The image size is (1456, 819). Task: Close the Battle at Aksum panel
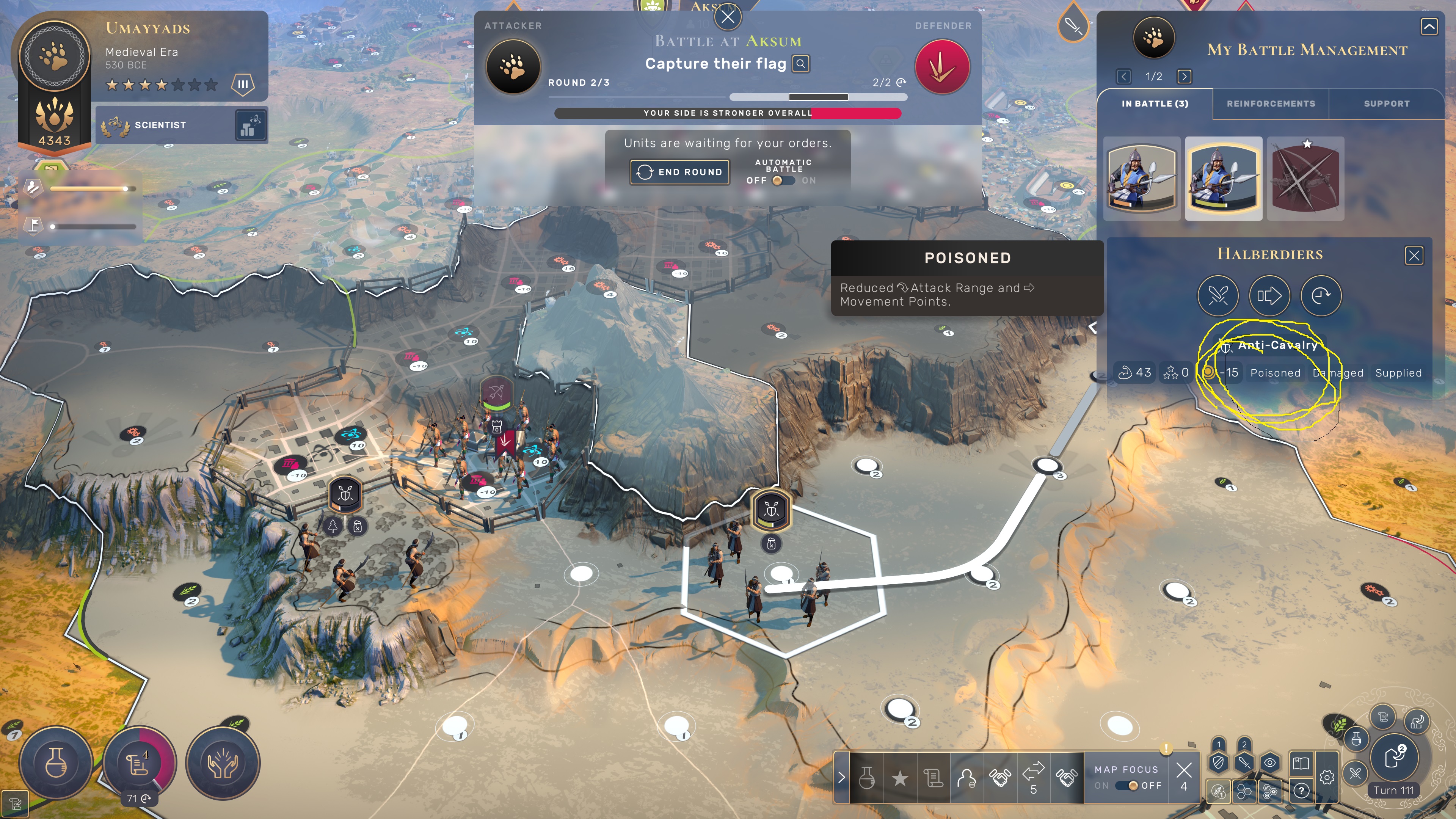728,17
